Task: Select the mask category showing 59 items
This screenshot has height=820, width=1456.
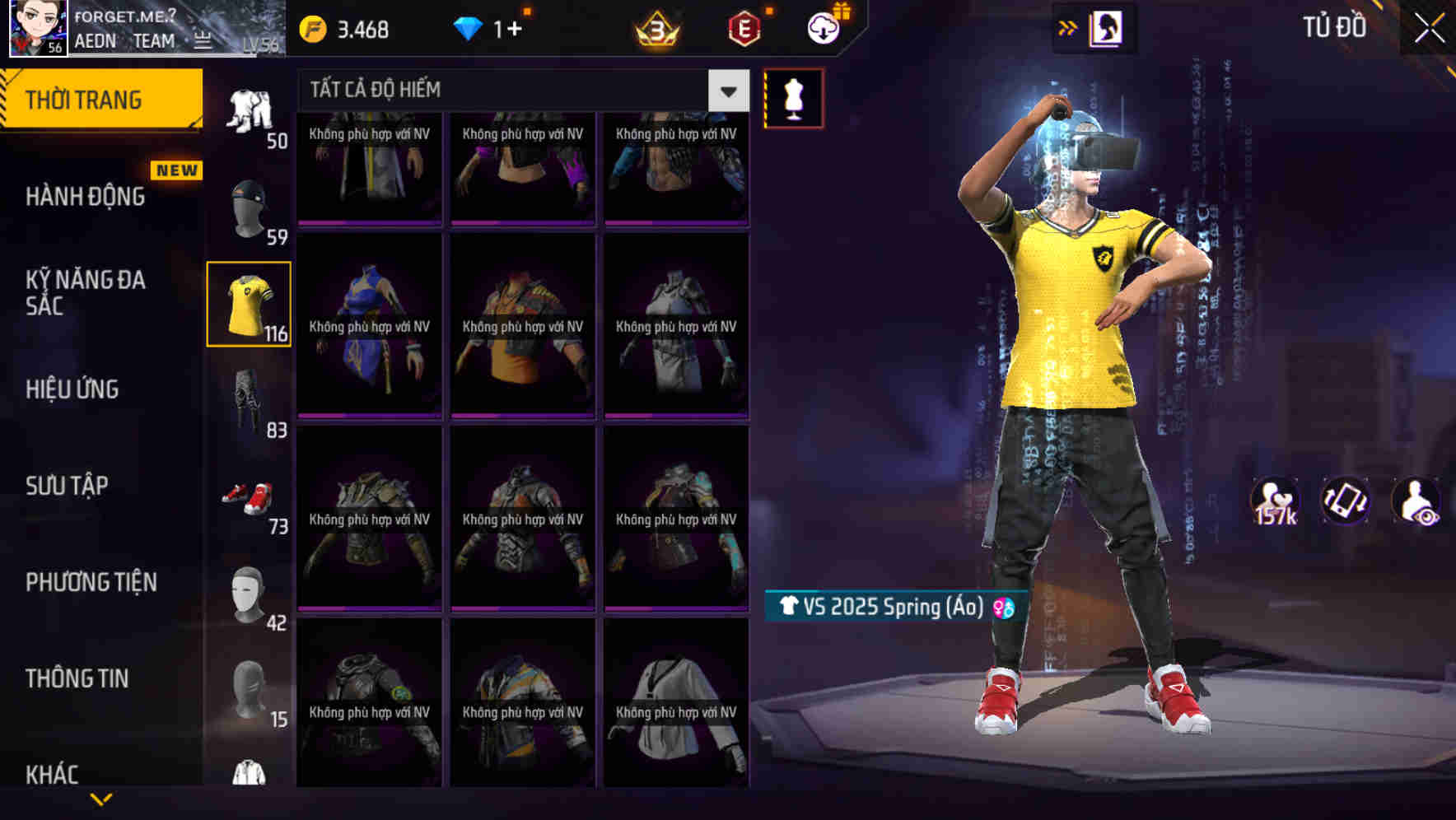Action: pyautogui.click(x=248, y=206)
